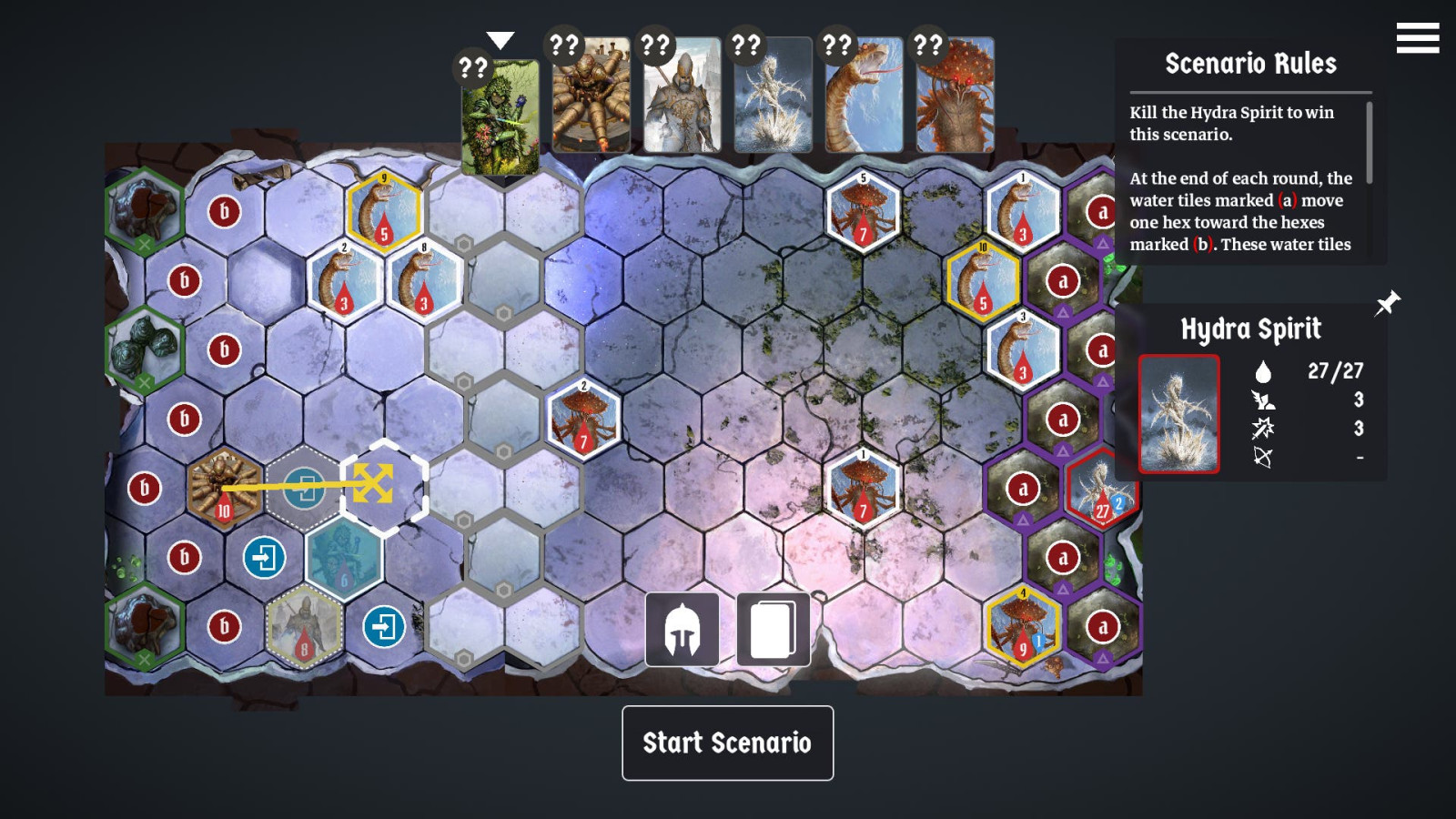Select the armored knight initiative card

point(682,95)
